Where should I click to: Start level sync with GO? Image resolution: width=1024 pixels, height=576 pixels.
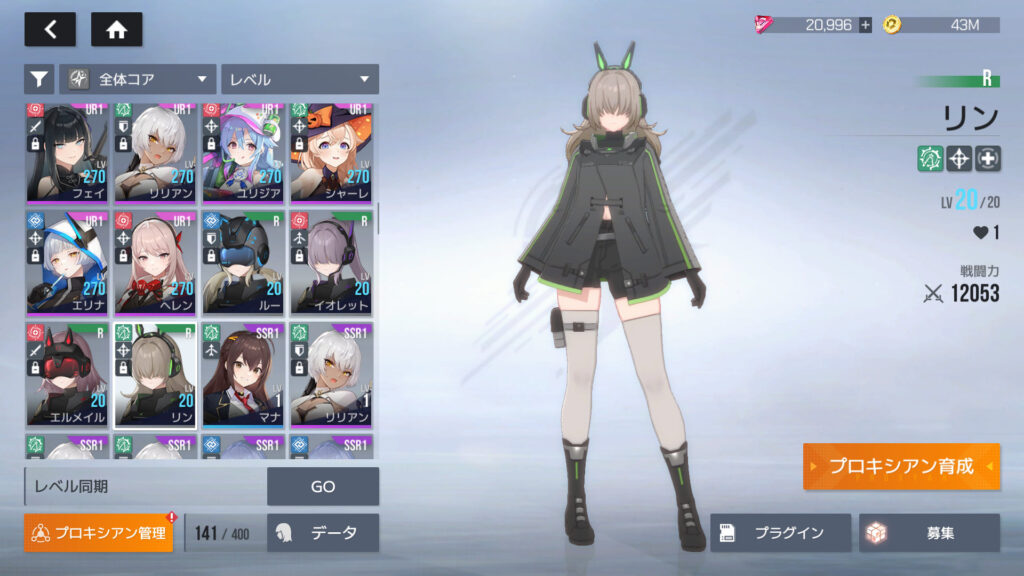click(x=323, y=486)
